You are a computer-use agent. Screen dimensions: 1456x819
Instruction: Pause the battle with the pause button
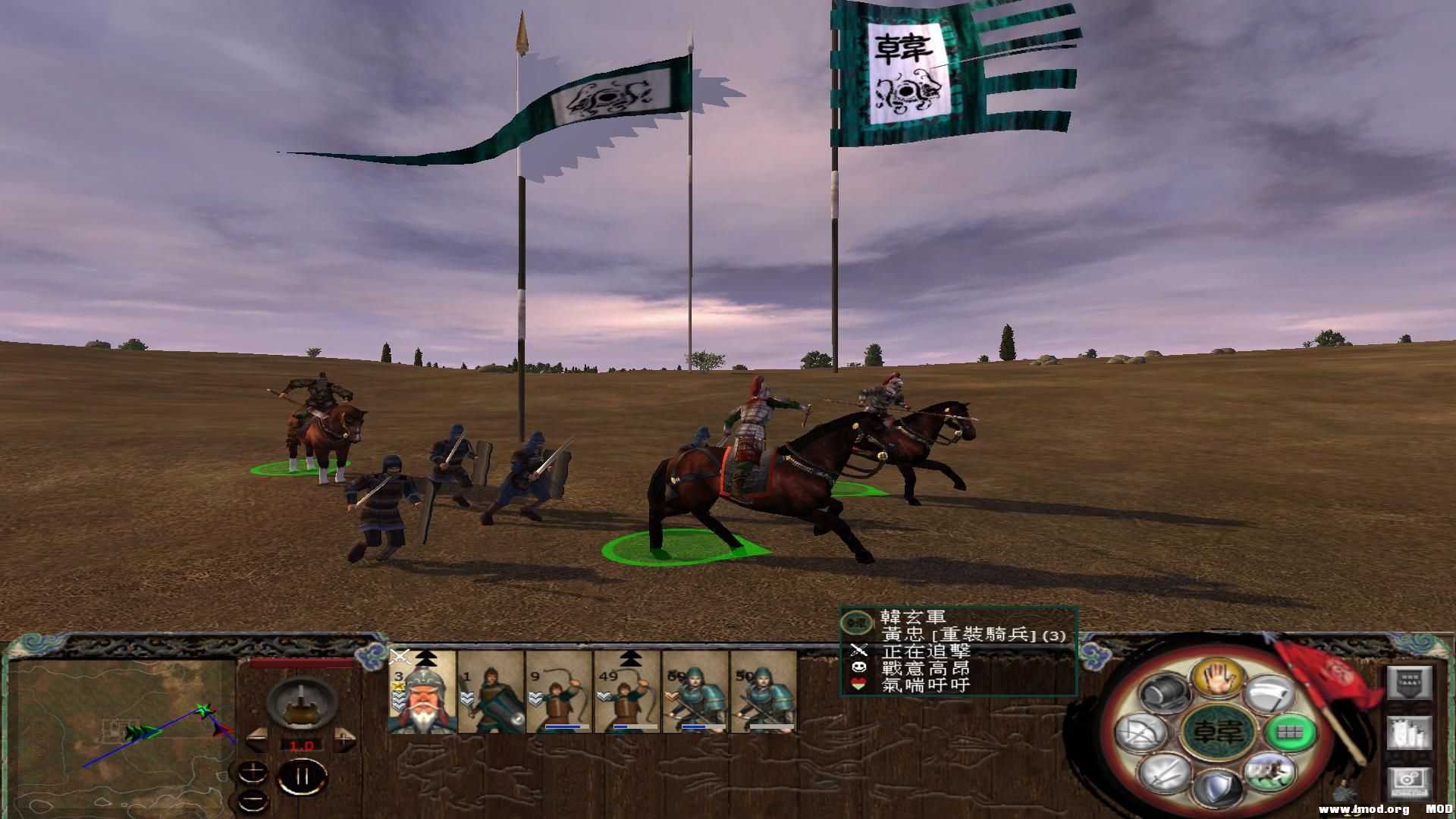click(x=302, y=777)
